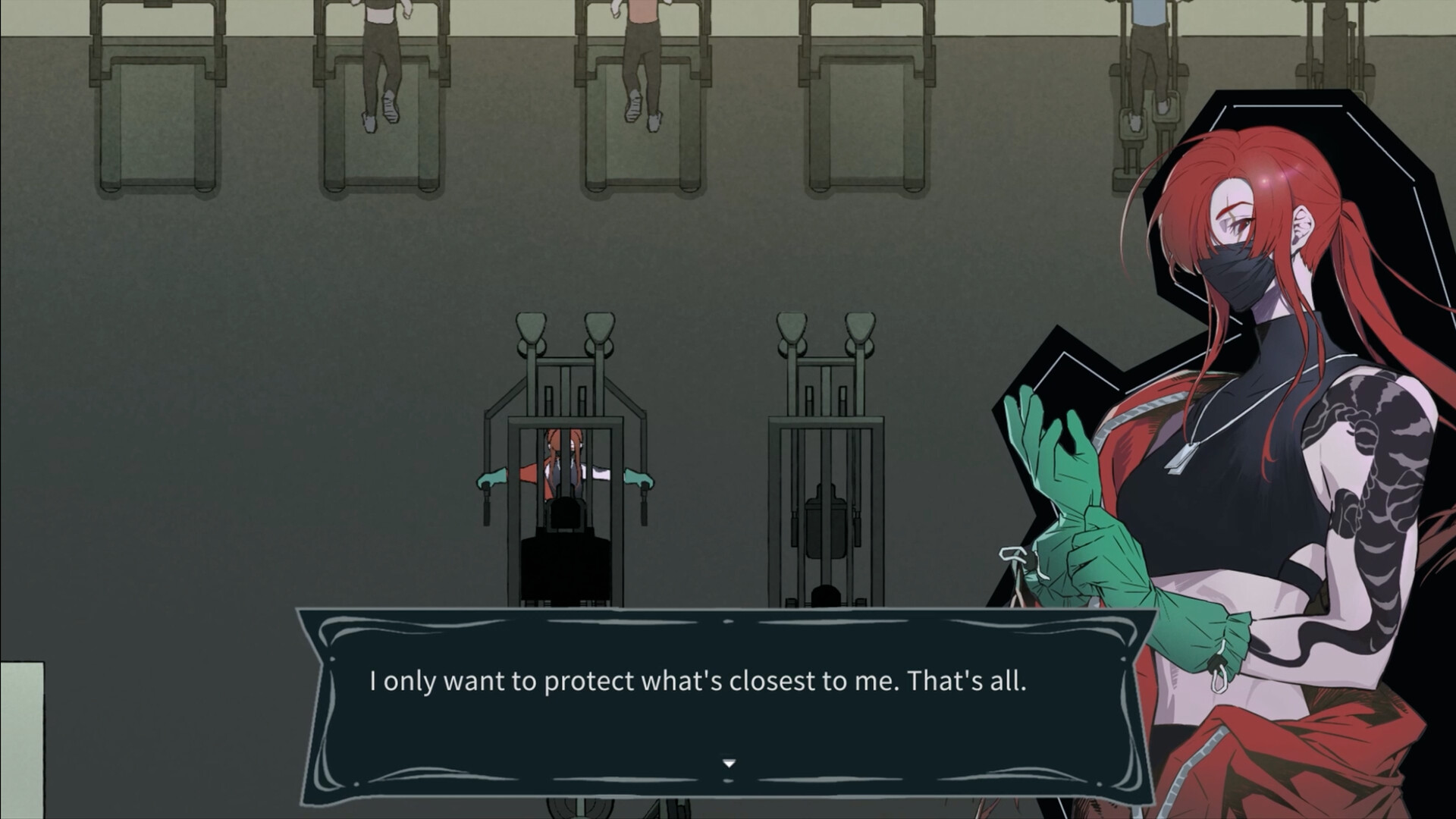Click the empty cable machine on the right
Screen dimensions: 1456x819
(x=823, y=455)
